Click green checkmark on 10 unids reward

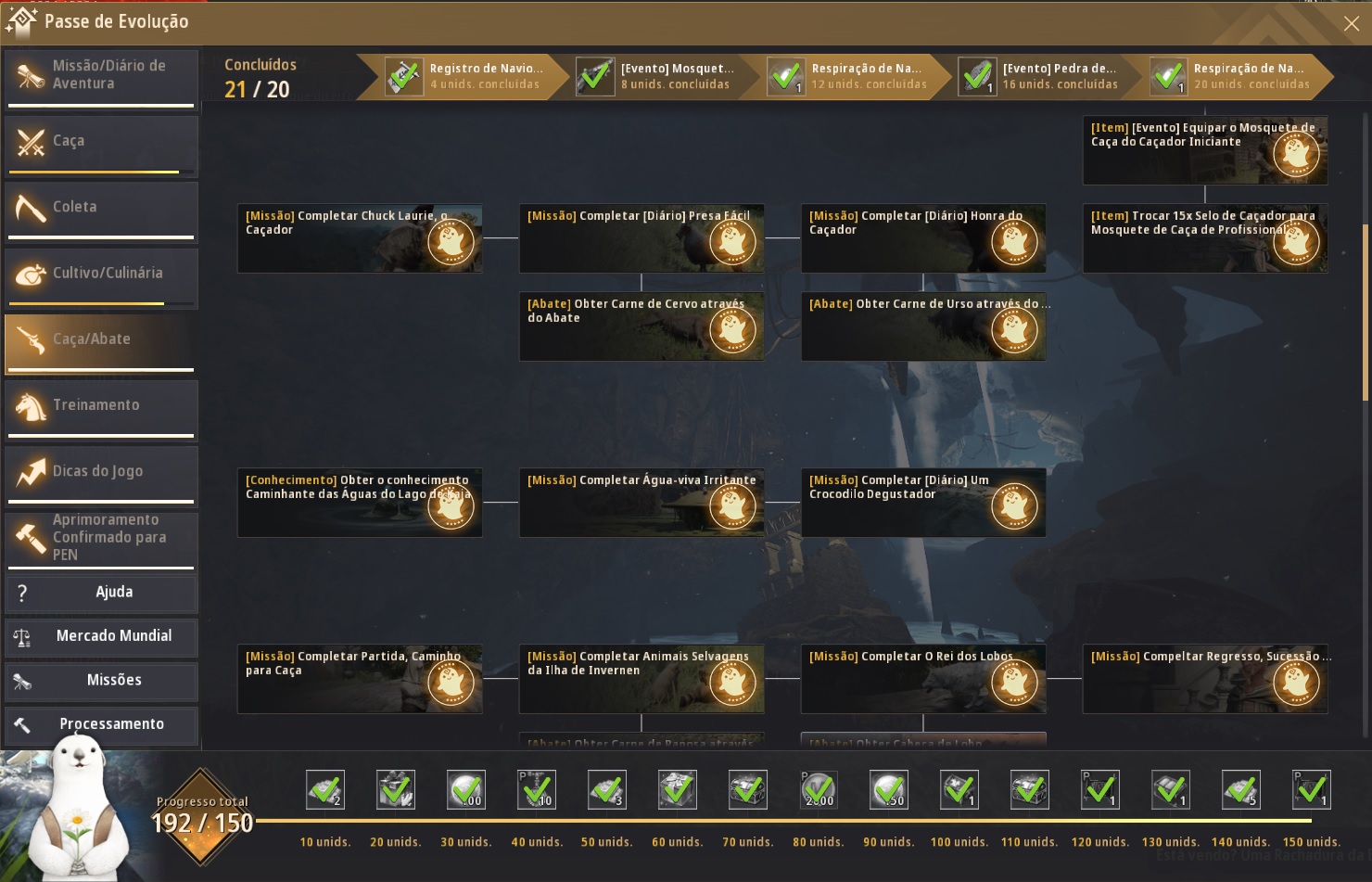(x=325, y=789)
